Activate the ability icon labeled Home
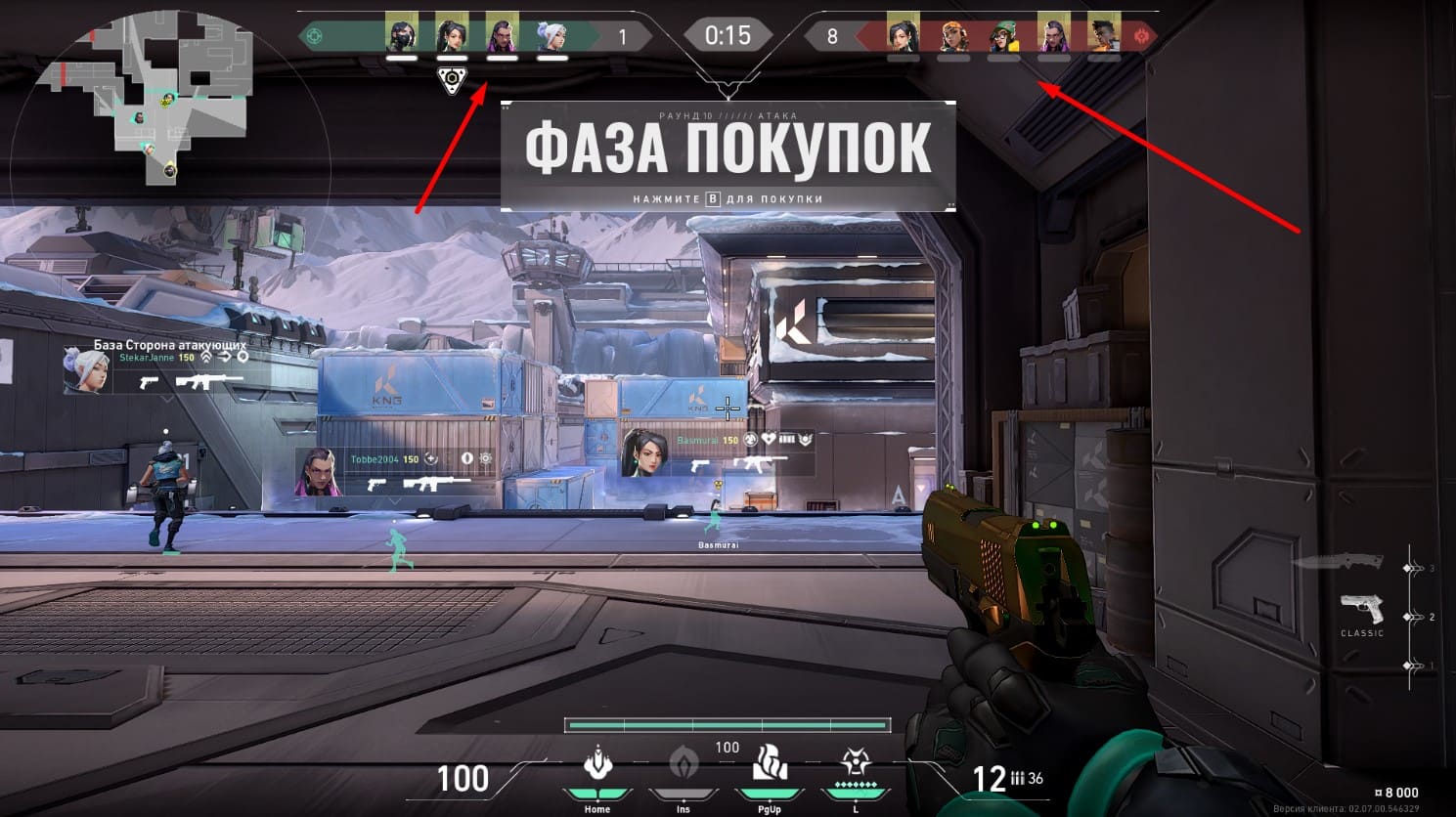The width and height of the screenshot is (1456, 817). [596, 764]
